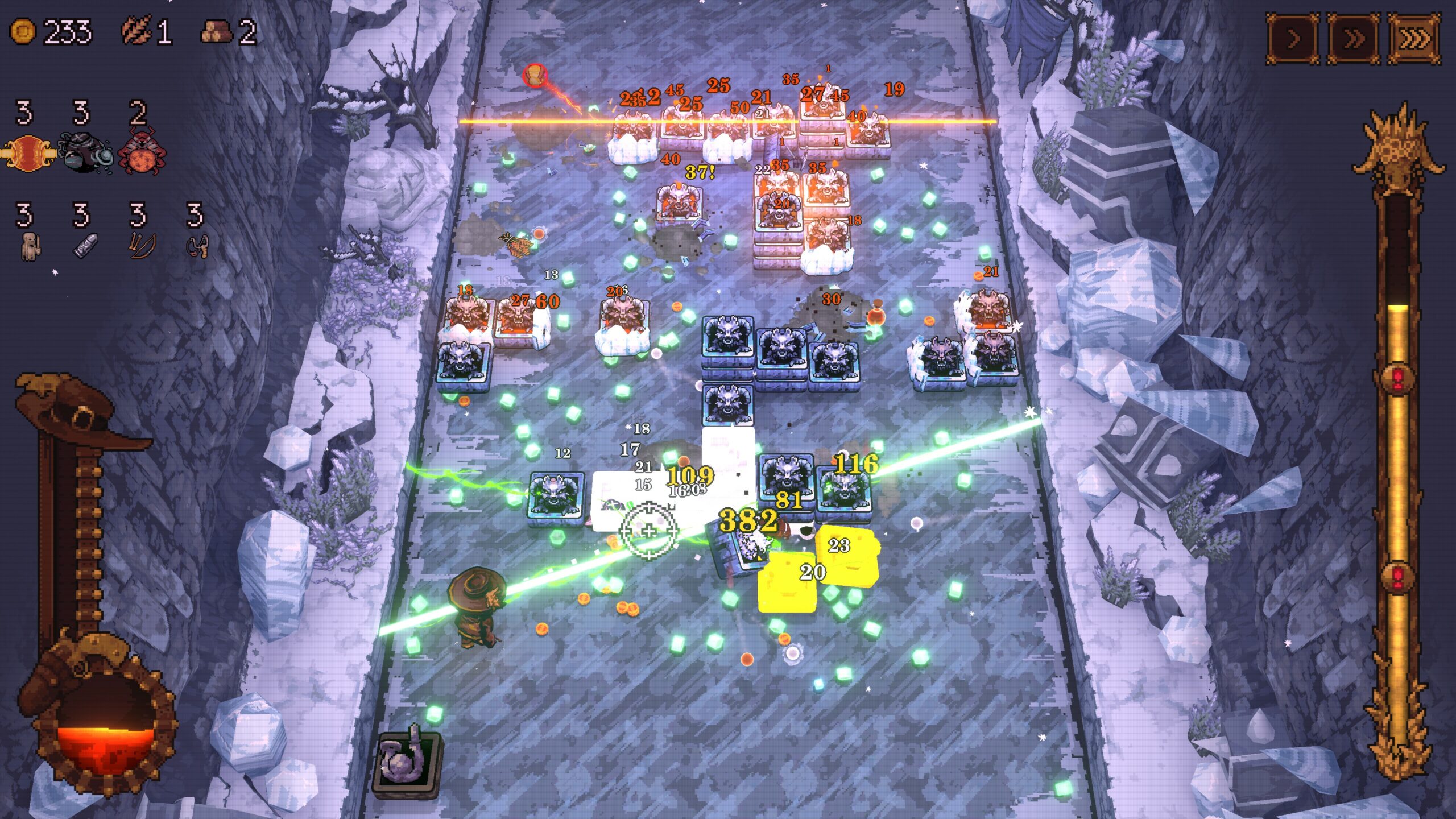
Task: Set game speed to single arrow
Action: pos(1293,39)
